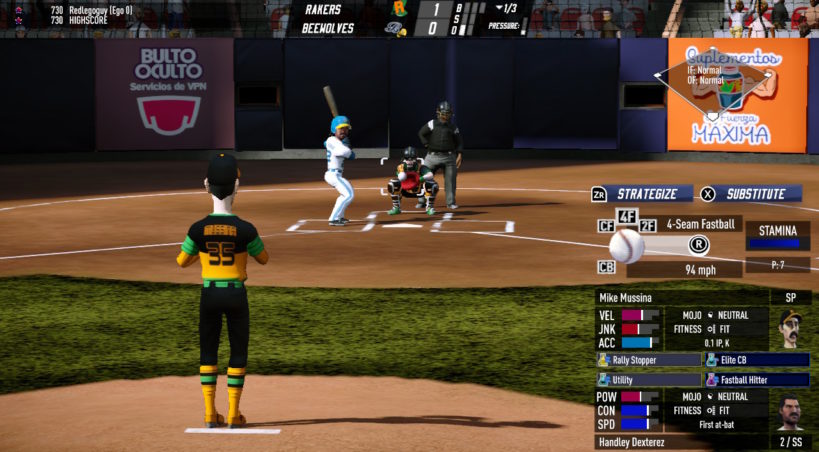Open the Substitute menu
The height and width of the screenshot is (452, 819).
pos(755,194)
